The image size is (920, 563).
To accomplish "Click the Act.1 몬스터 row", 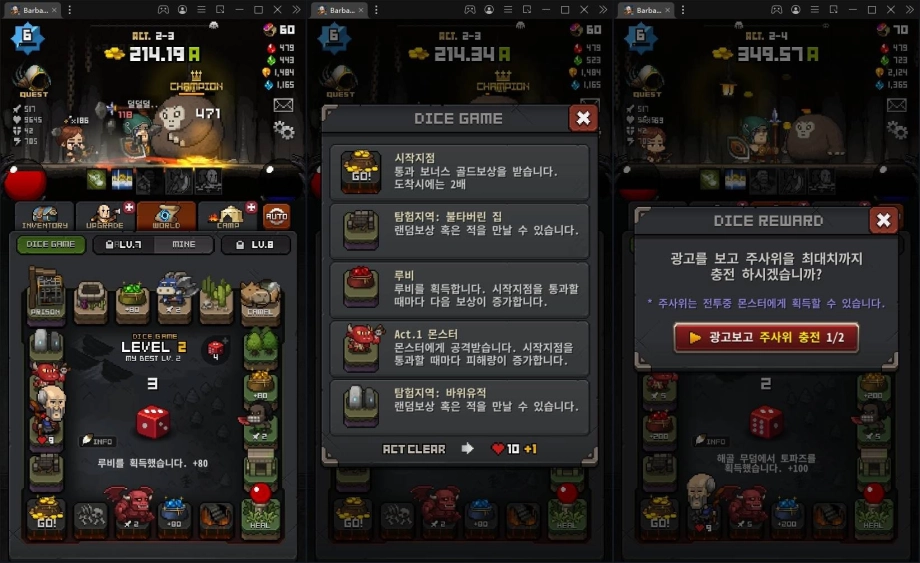I will [461, 349].
